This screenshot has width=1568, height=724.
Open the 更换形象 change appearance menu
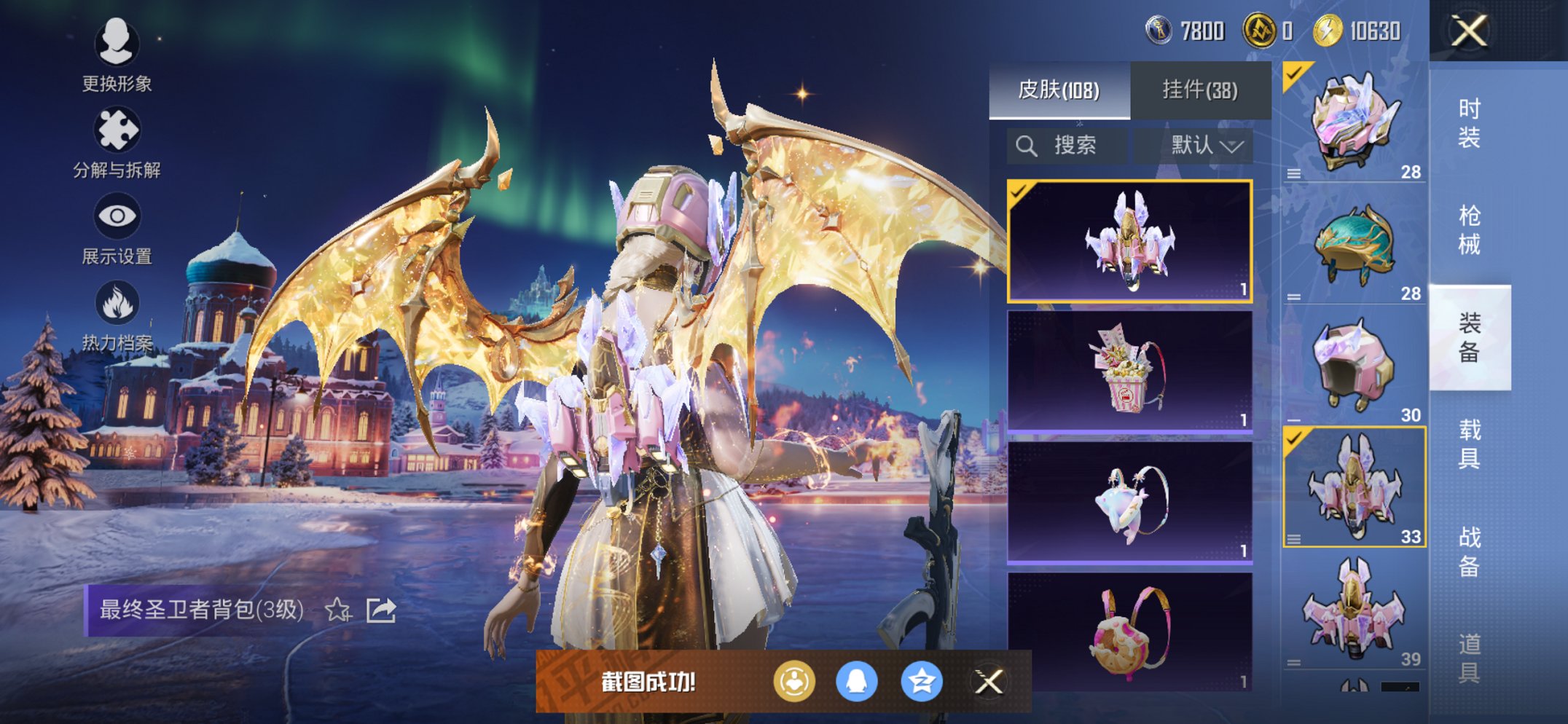pos(117,55)
